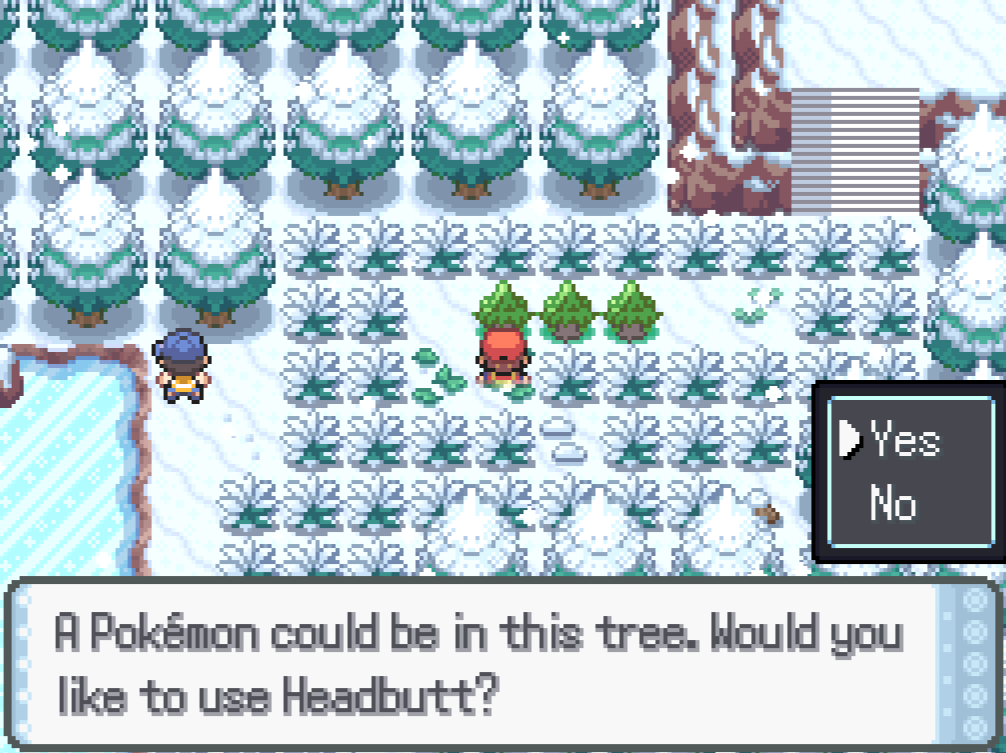Choose Yes to use Headbutt
1006x753 pixels.
(904, 439)
